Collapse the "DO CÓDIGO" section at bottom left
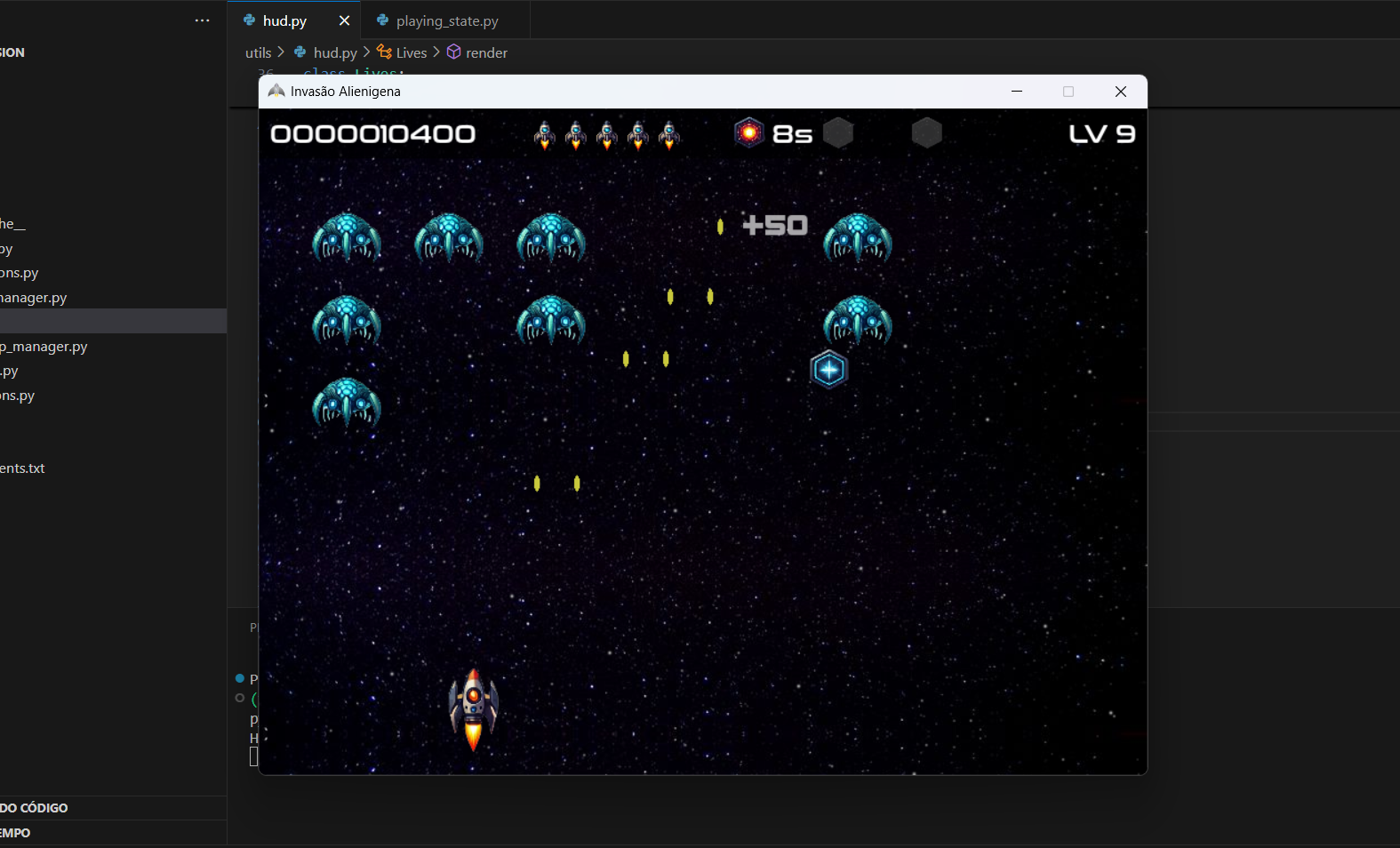Screen dimensions: 1400x848 coord(34,807)
